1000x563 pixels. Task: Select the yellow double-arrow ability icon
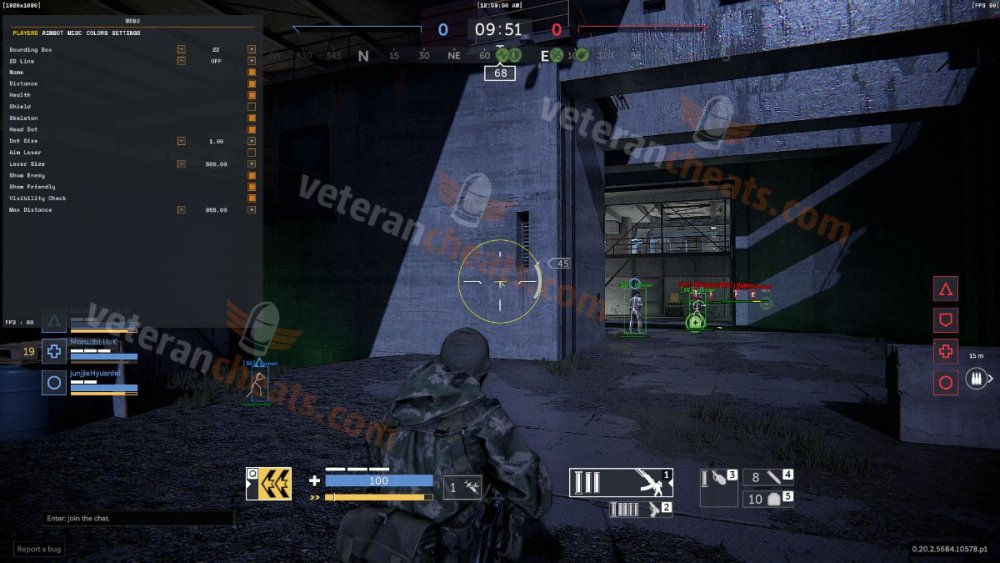[269, 484]
